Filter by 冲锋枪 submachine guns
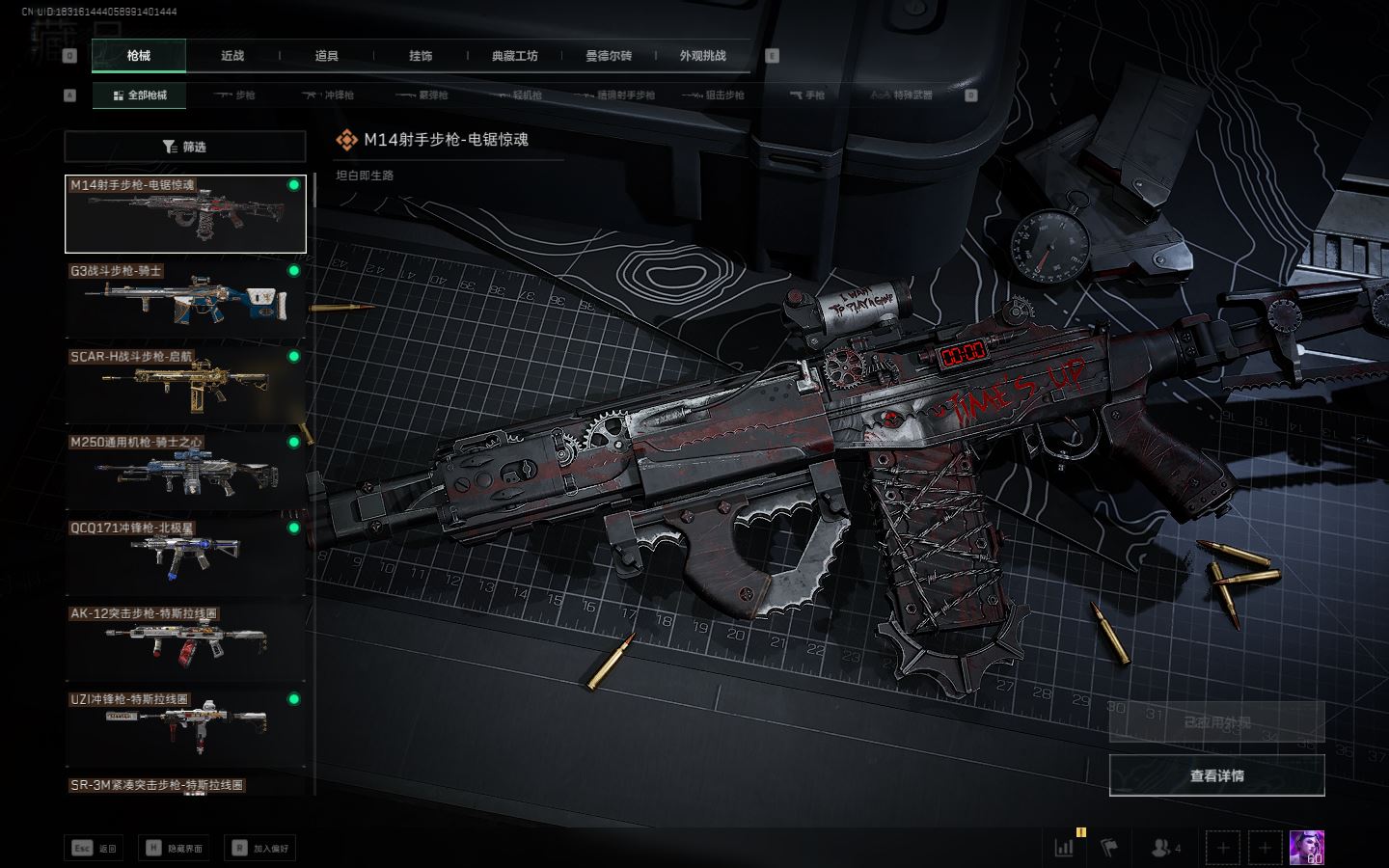This screenshot has width=1389, height=868. pos(328,95)
